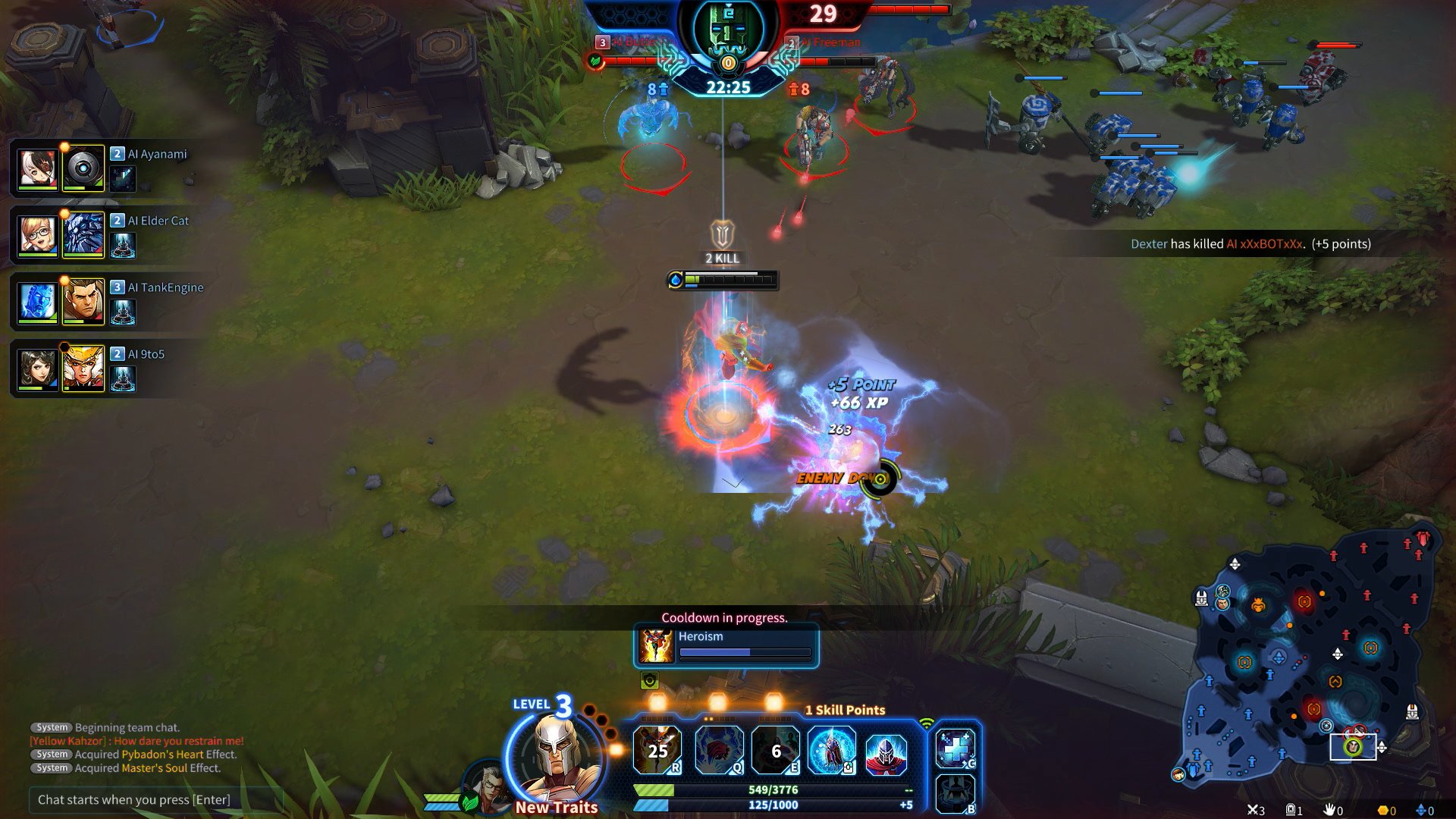Activate the R skill showing 25 cooldown
The height and width of the screenshot is (819, 1456).
[657, 750]
